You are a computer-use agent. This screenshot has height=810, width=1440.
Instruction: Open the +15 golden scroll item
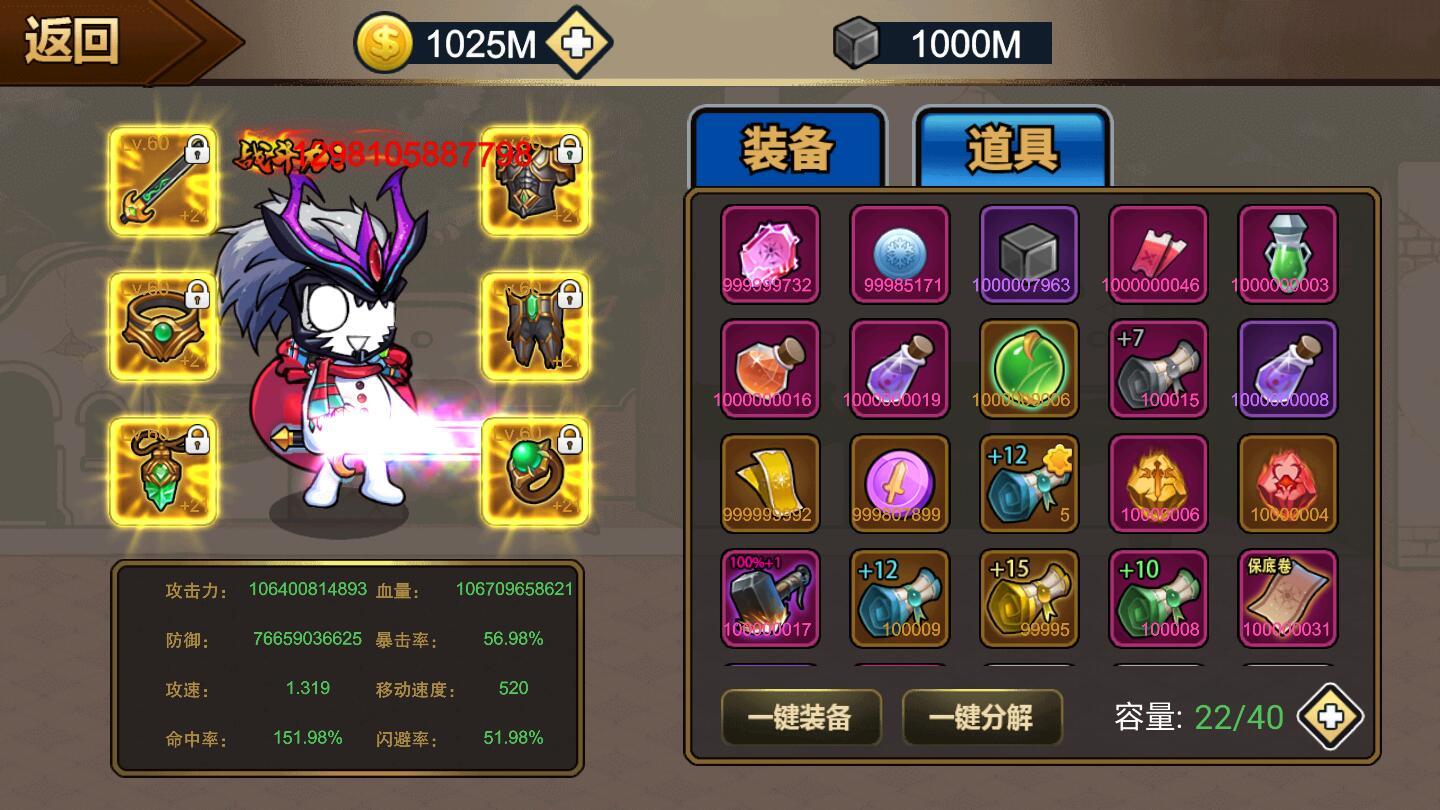[1030, 598]
